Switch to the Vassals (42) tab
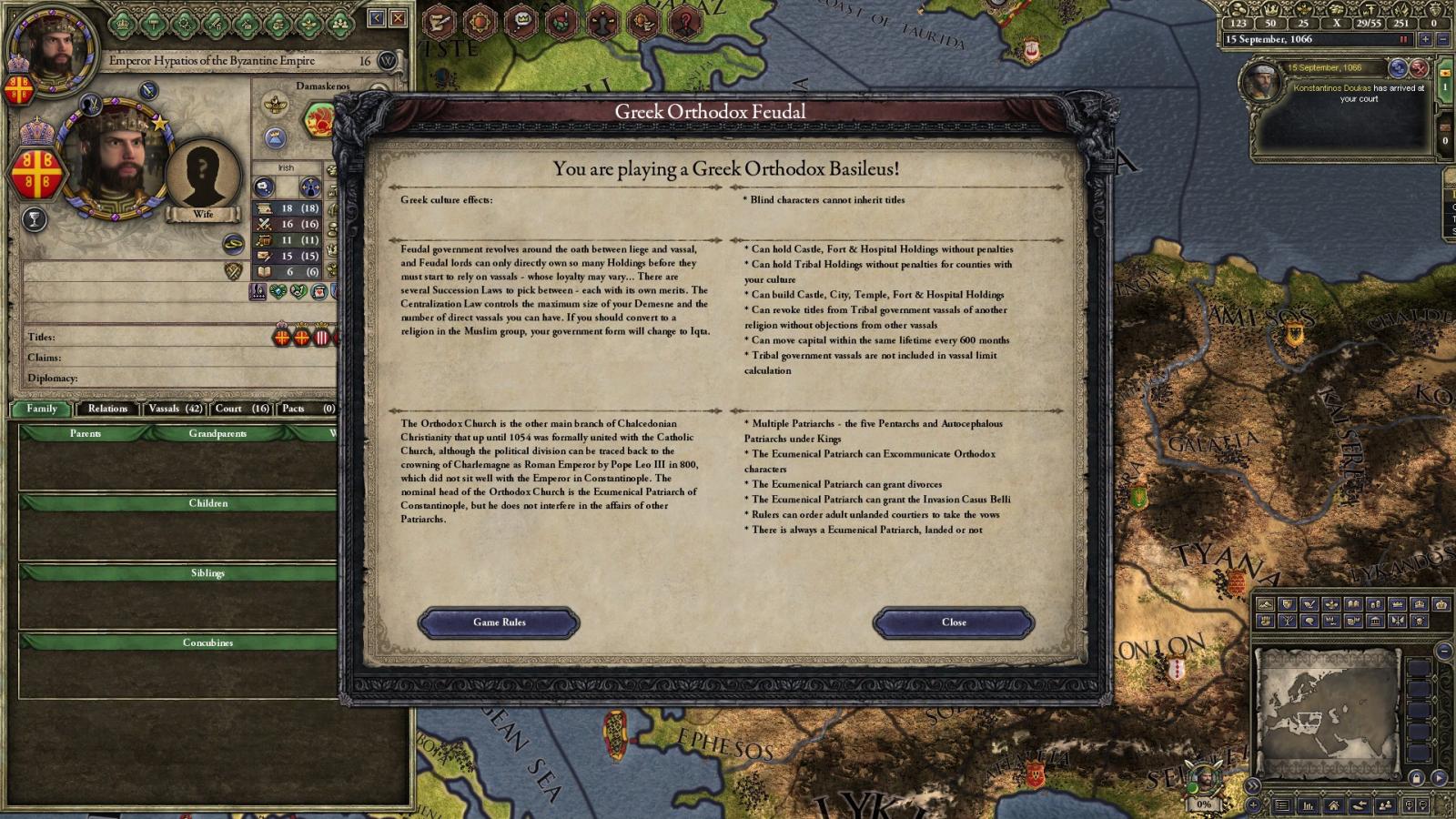Screen dimensions: 1456x819 click(175, 409)
